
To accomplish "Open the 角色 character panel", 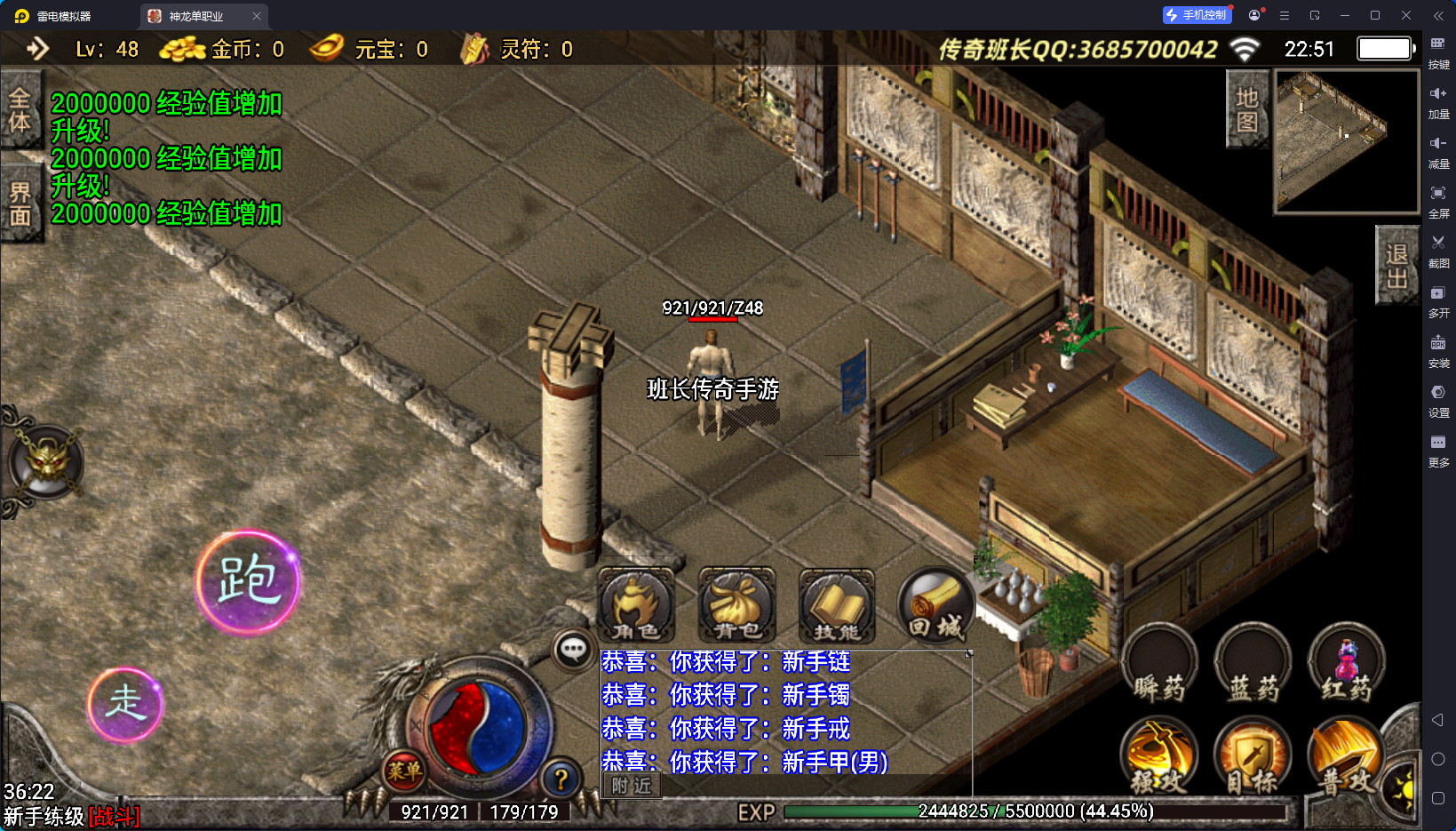I will click(636, 606).
